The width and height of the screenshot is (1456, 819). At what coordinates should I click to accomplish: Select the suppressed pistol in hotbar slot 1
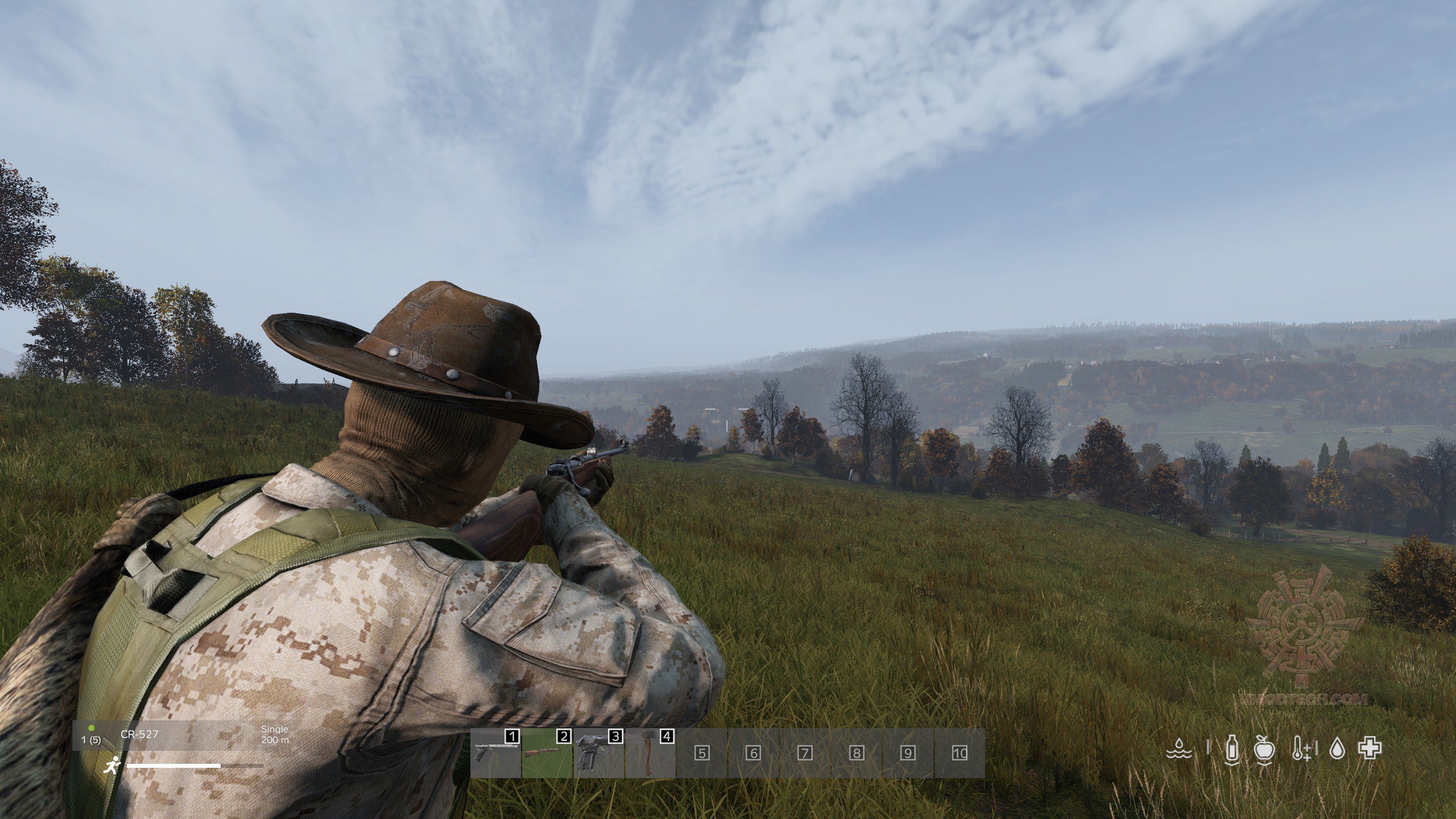pyautogui.click(x=495, y=753)
